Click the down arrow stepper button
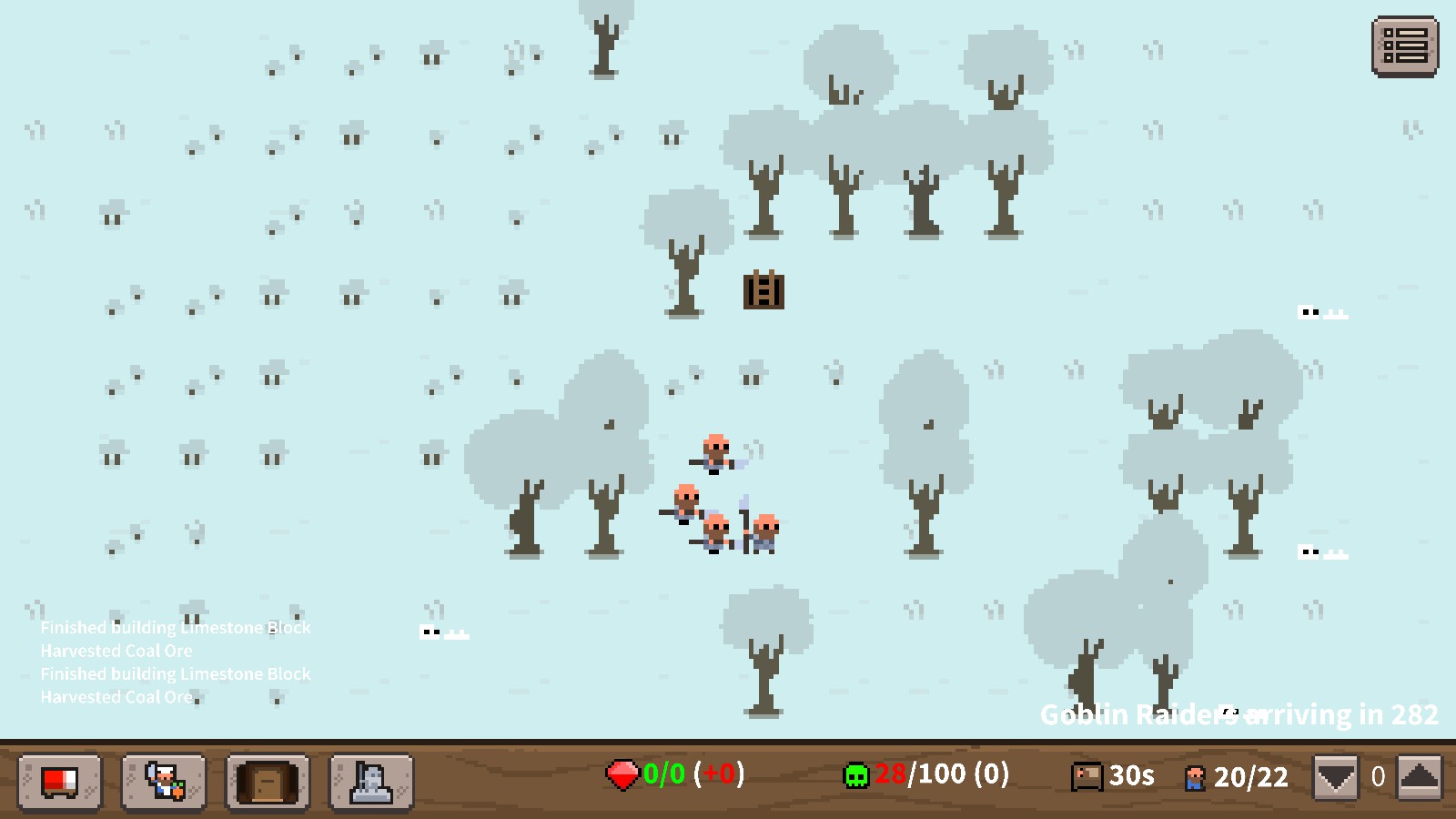 pyautogui.click(x=1335, y=776)
